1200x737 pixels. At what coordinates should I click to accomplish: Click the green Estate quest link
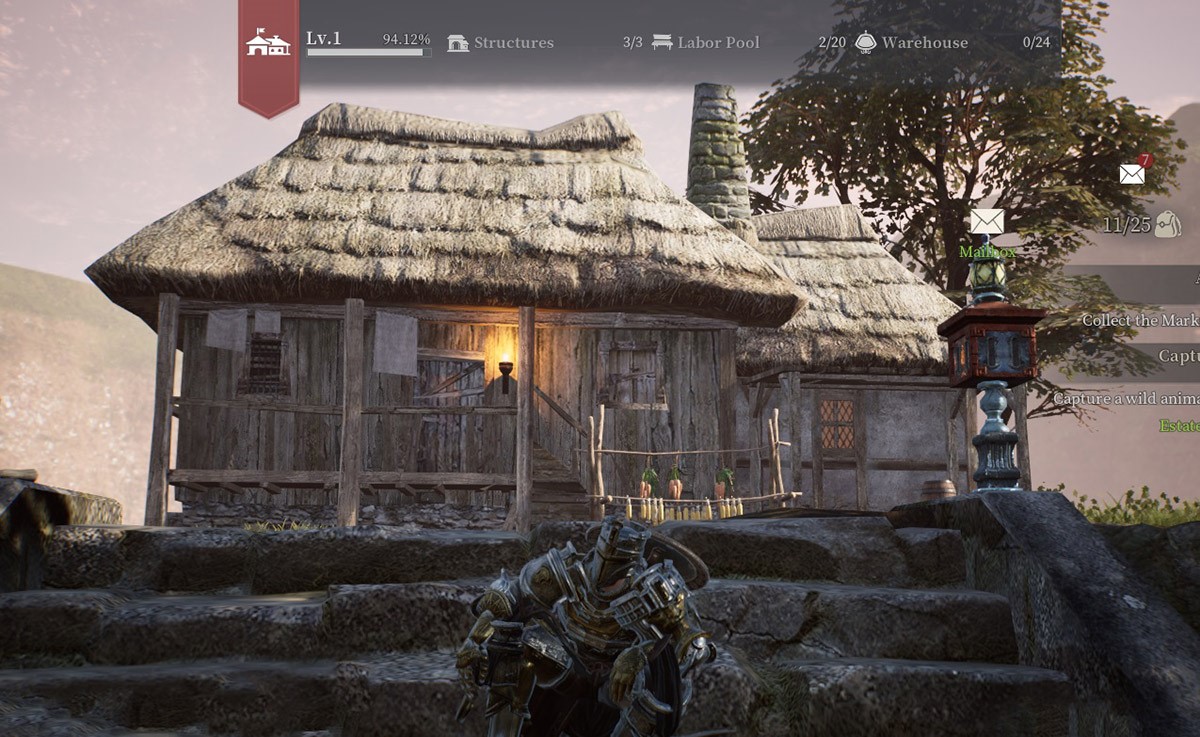pos(1179,426)
